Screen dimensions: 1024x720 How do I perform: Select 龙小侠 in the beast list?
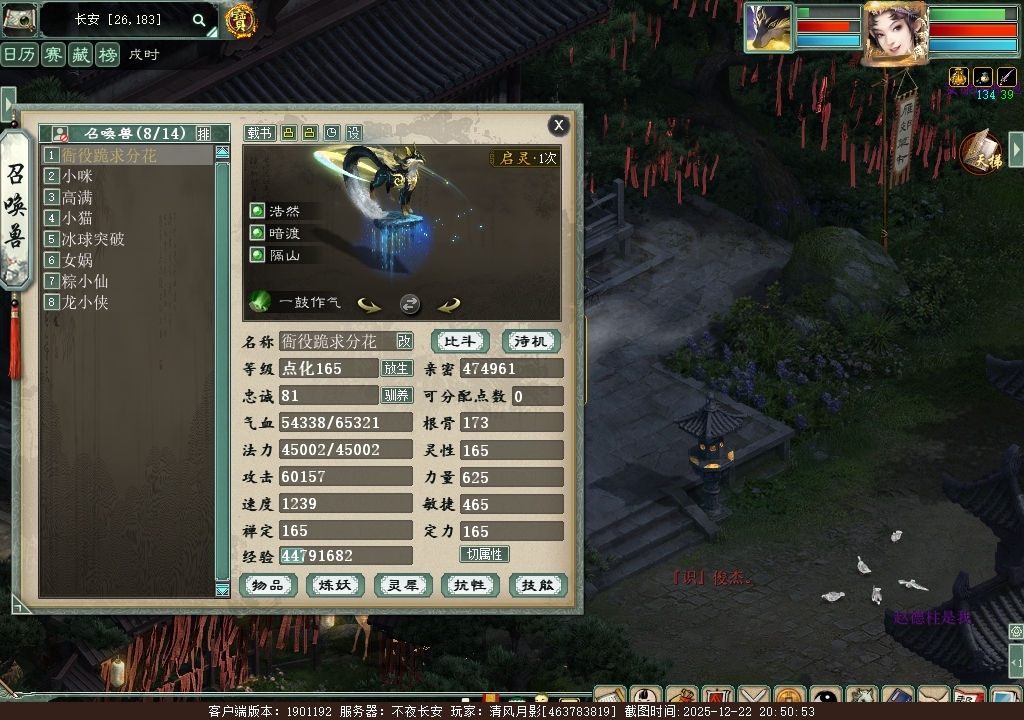[x=84, y=302]
